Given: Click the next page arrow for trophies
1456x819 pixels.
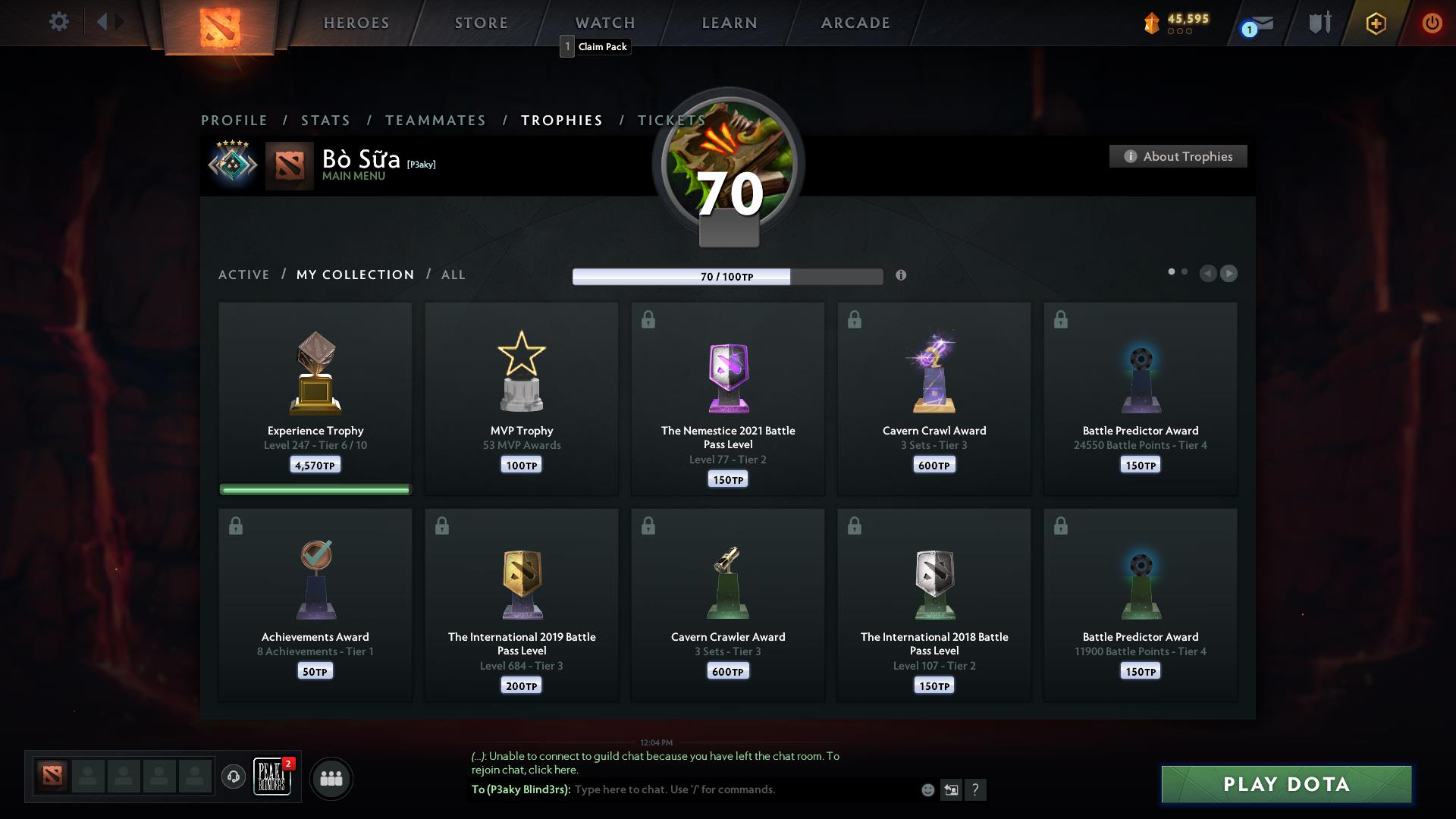Looking at the screenshot, I should [x=1229, y=274].
